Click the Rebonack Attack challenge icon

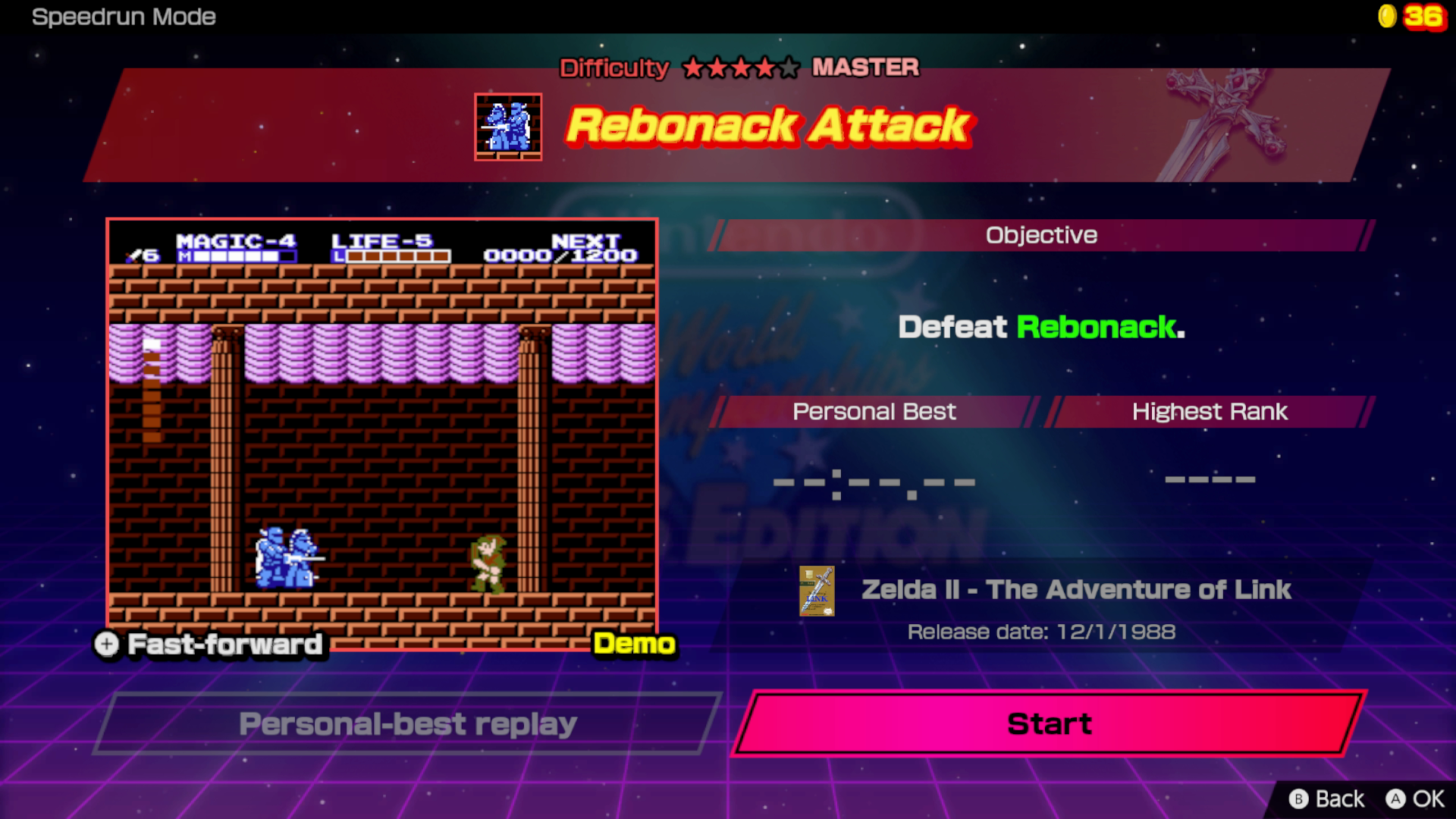point(508,126)
